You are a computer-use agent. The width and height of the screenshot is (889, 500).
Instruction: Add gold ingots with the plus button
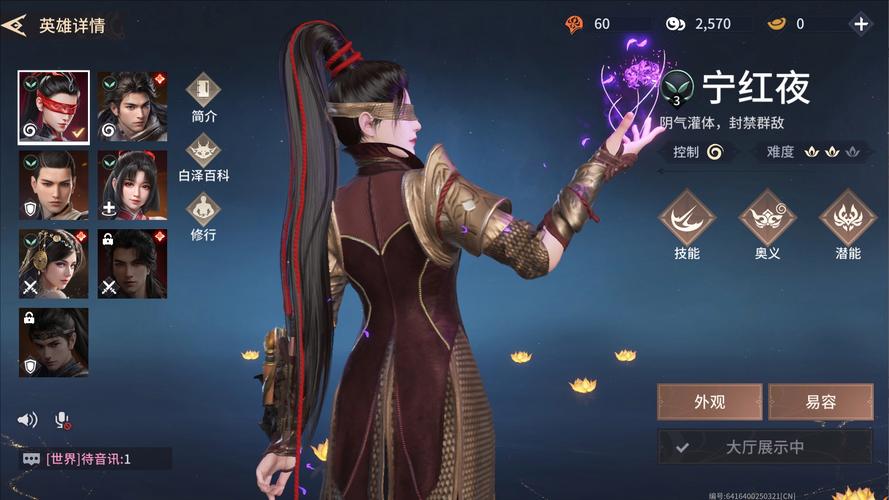pyautogui.click(x=860, y=24)
